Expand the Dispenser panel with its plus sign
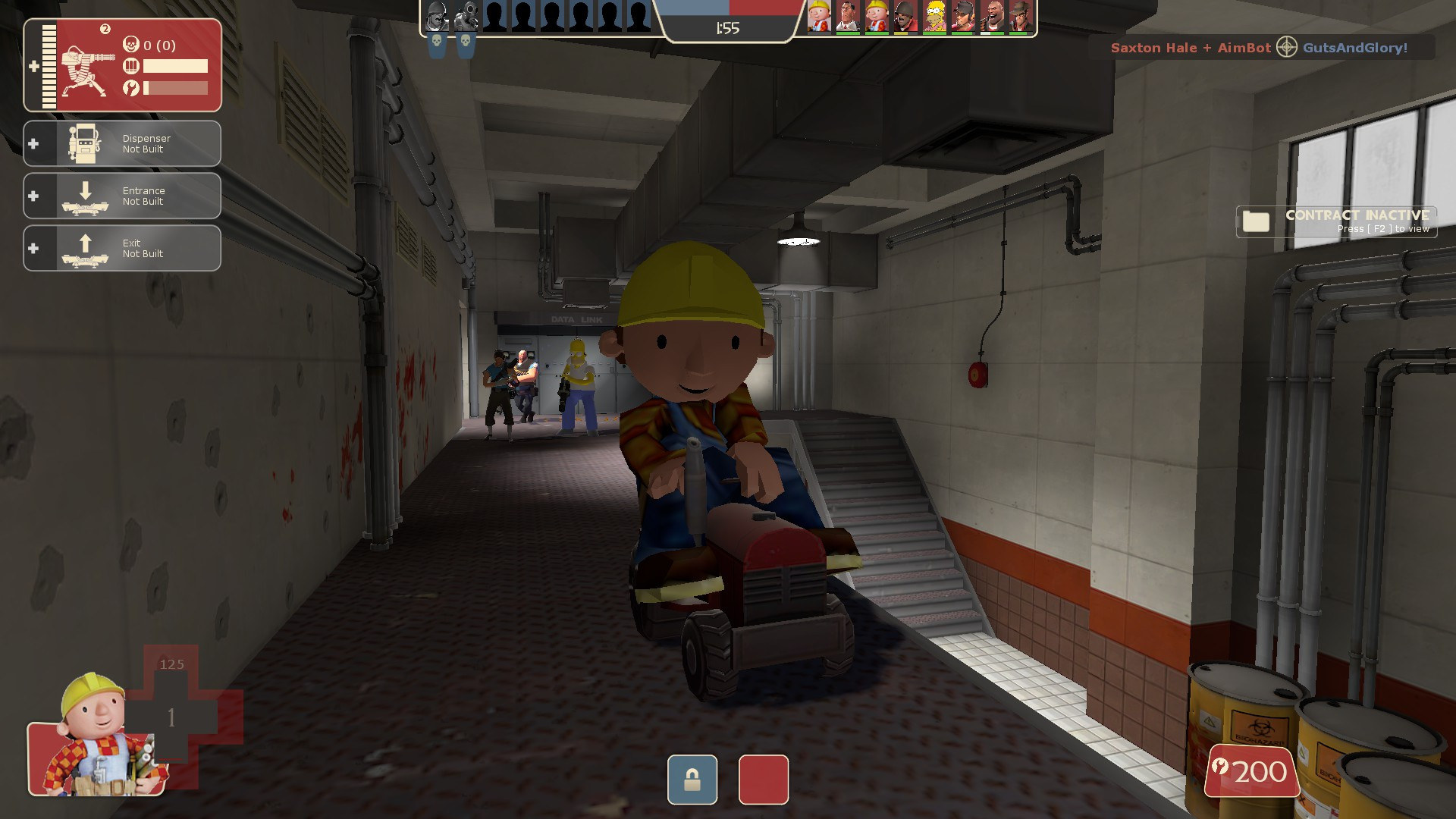Image resolution: width=1456 pixels, height=819 pixels. point(33,143)
